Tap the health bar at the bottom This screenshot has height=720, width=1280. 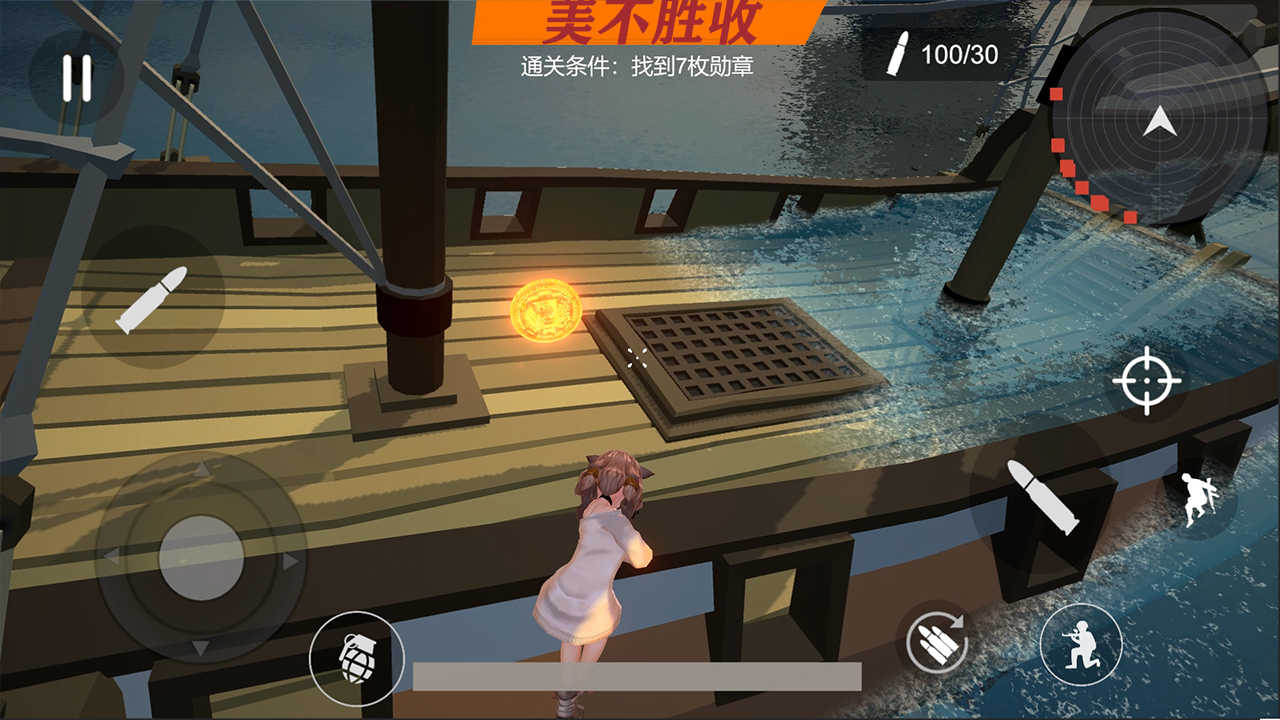[x=640, y=673]
